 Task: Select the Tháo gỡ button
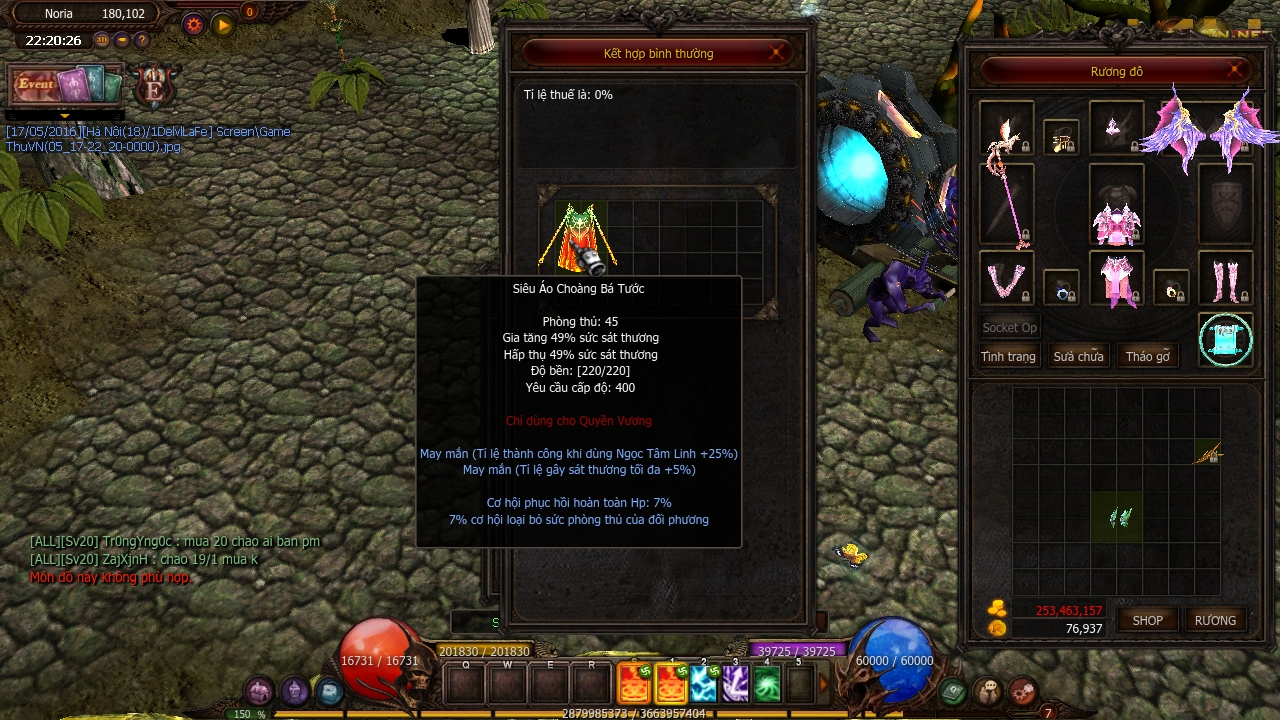[x=1148, y=357]
